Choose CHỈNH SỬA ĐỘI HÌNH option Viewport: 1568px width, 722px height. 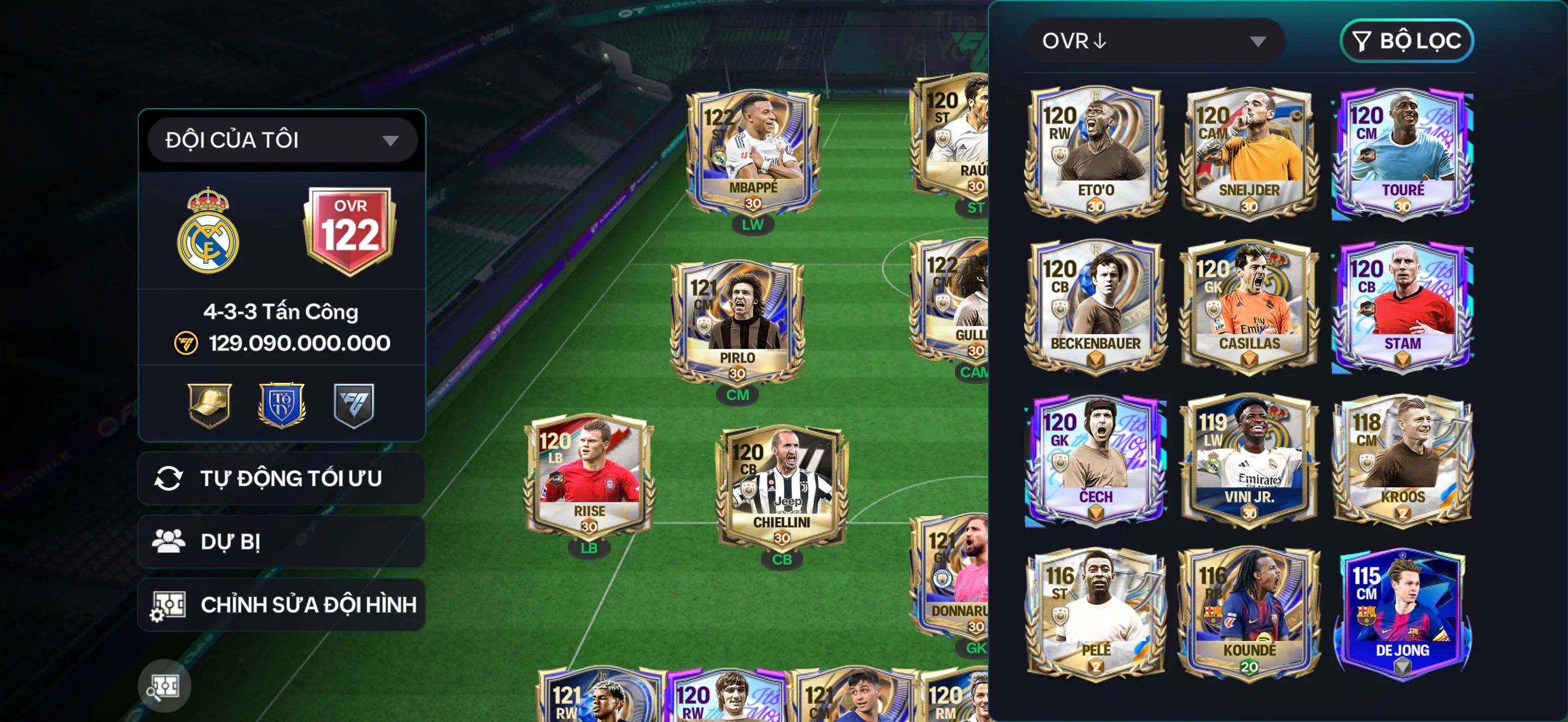click(281, 604)
